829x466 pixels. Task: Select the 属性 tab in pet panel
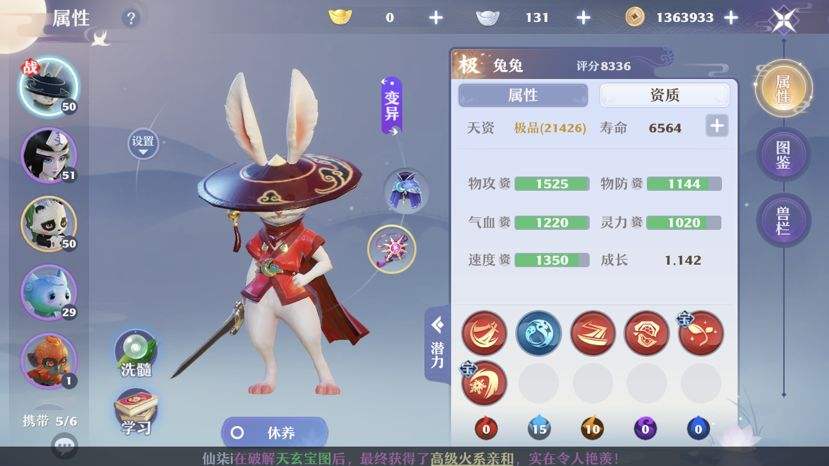523,95
